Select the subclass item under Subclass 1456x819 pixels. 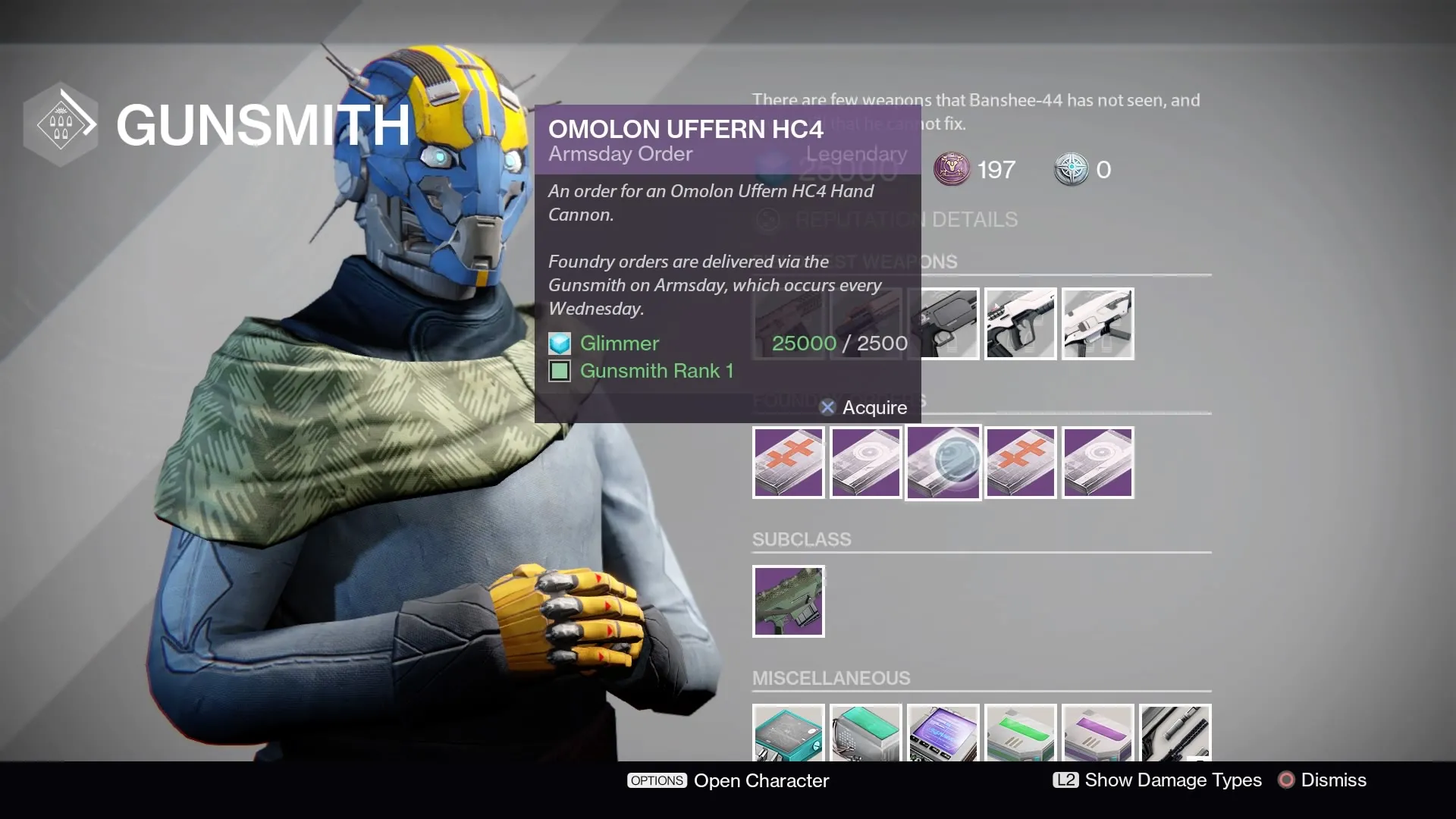788,601
